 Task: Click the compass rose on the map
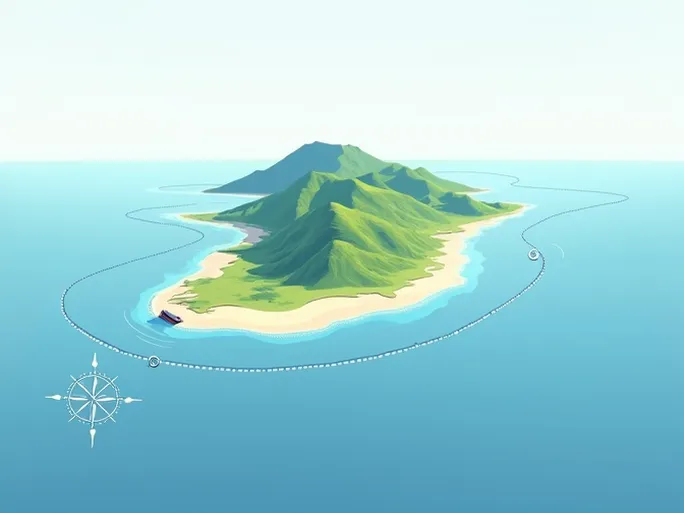(x=93, y=398)
